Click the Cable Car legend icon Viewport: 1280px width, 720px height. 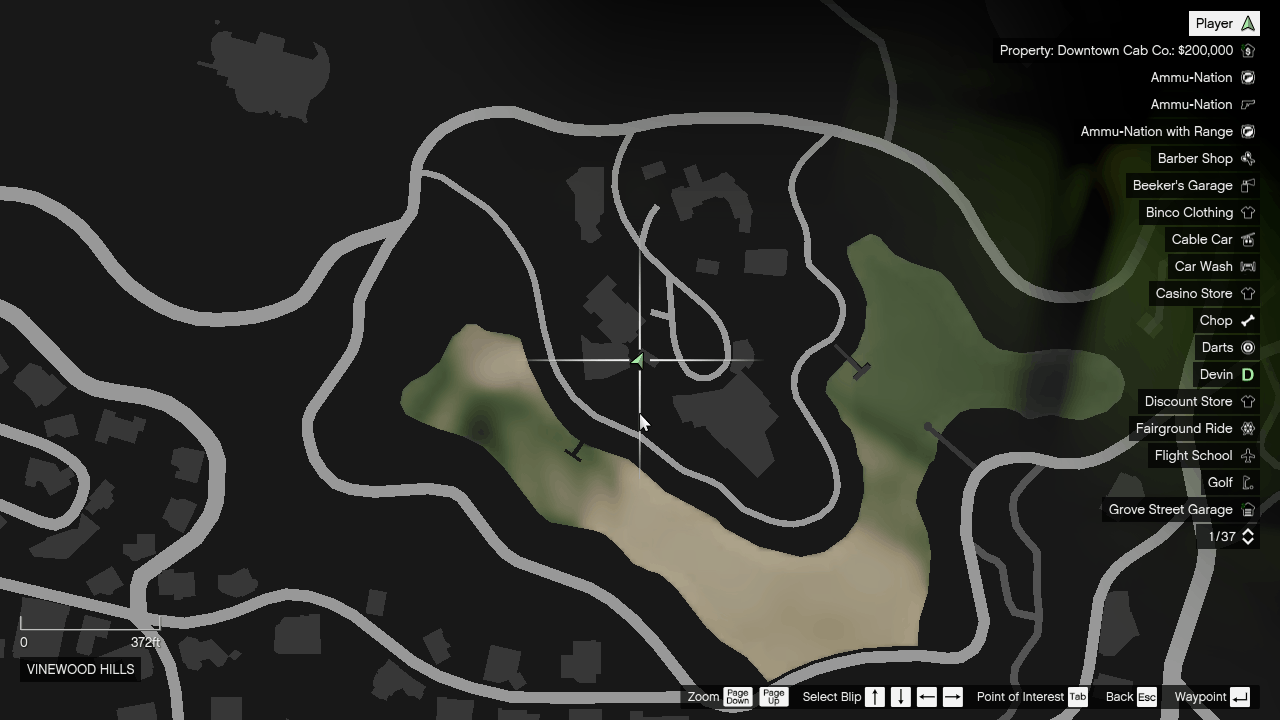1246,239
